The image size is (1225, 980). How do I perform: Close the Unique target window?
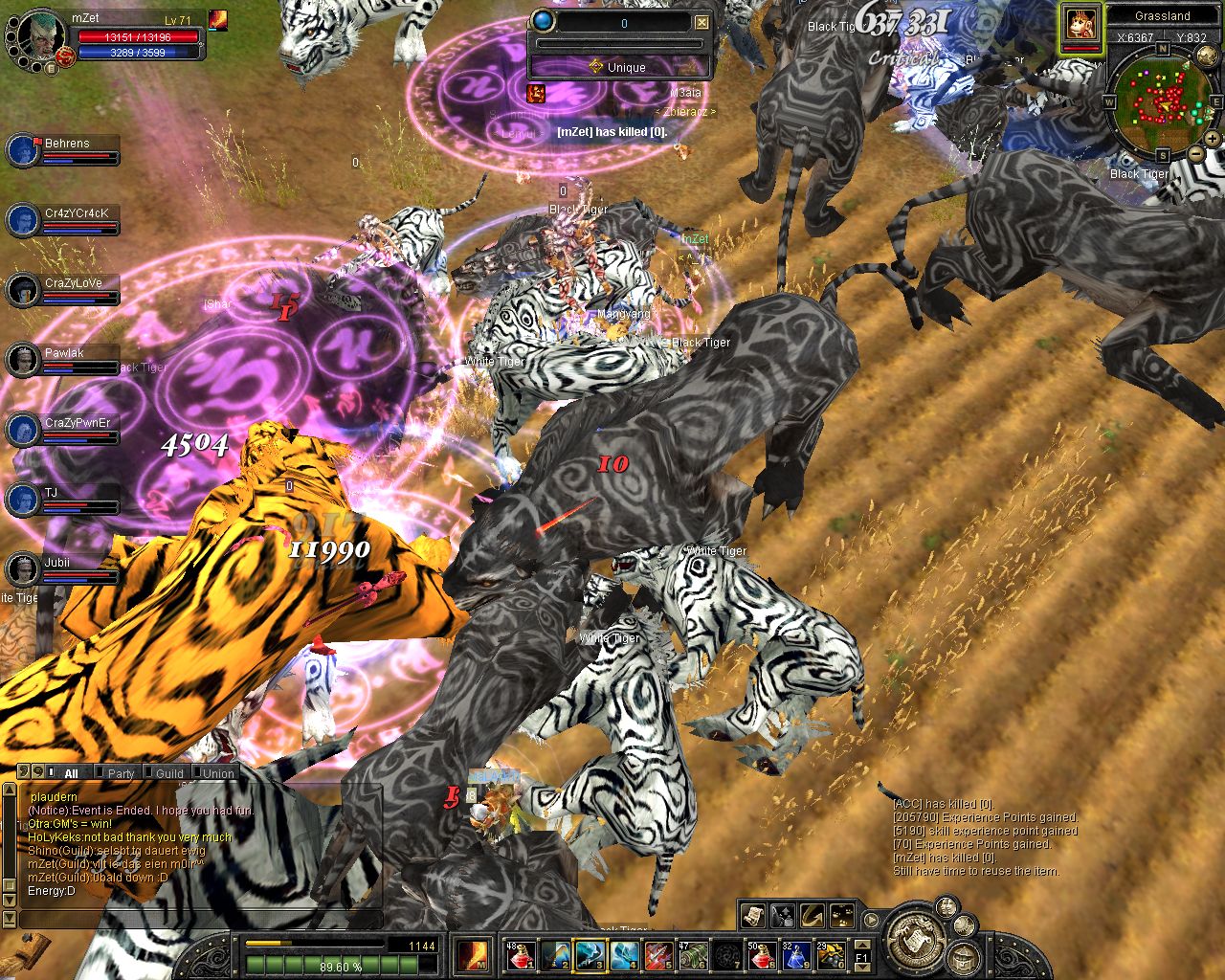pyautogui.click(x=702, y=22)
